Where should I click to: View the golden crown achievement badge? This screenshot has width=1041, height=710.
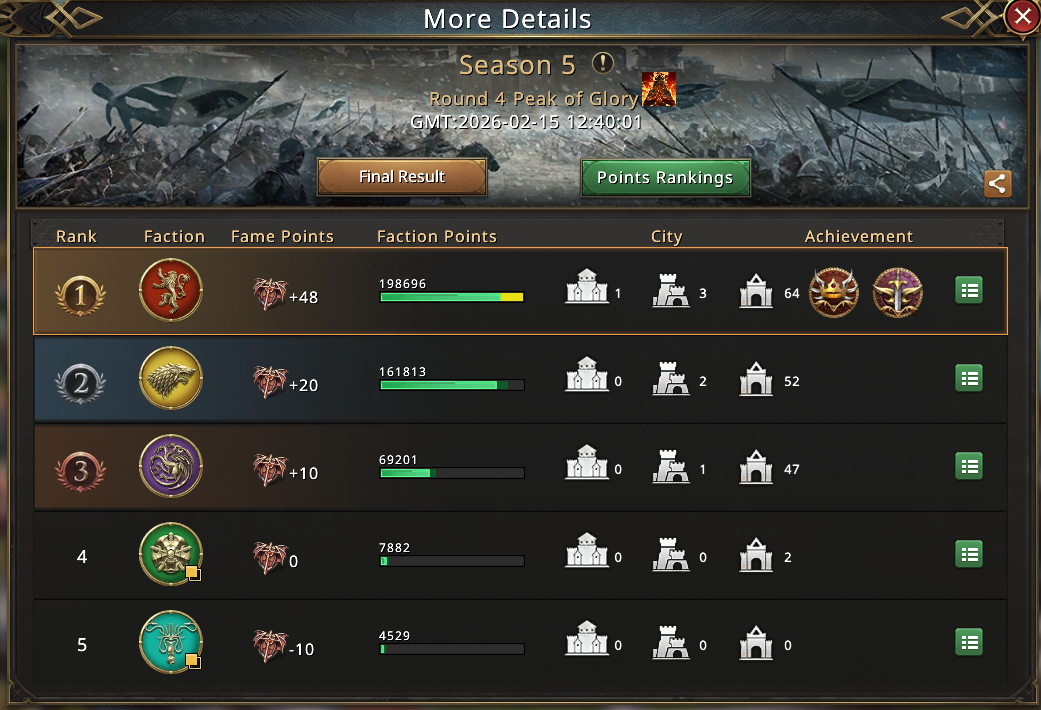(x=833, y=292)
